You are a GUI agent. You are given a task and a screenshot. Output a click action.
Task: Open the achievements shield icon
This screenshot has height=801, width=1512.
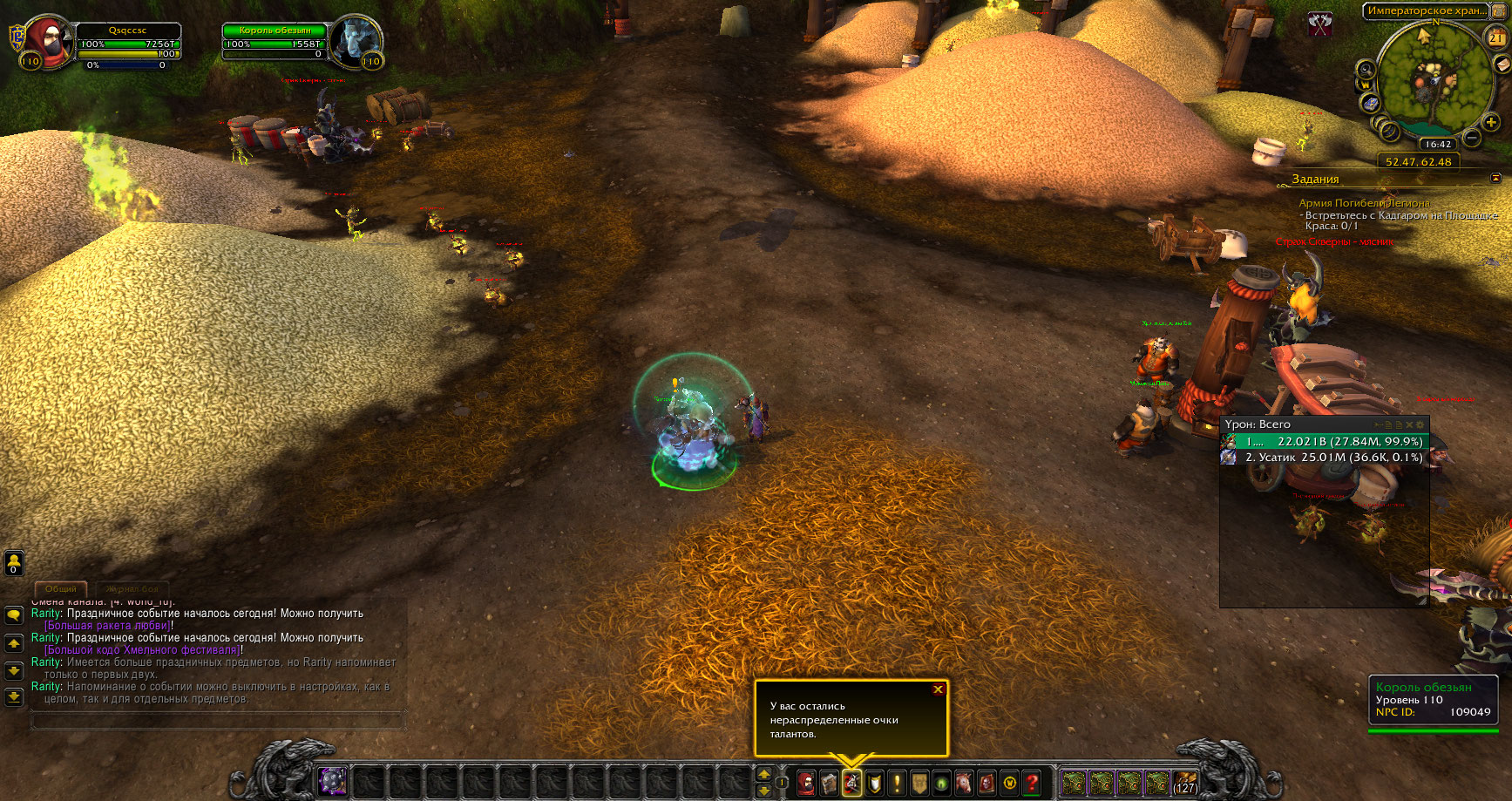point(874,784)
